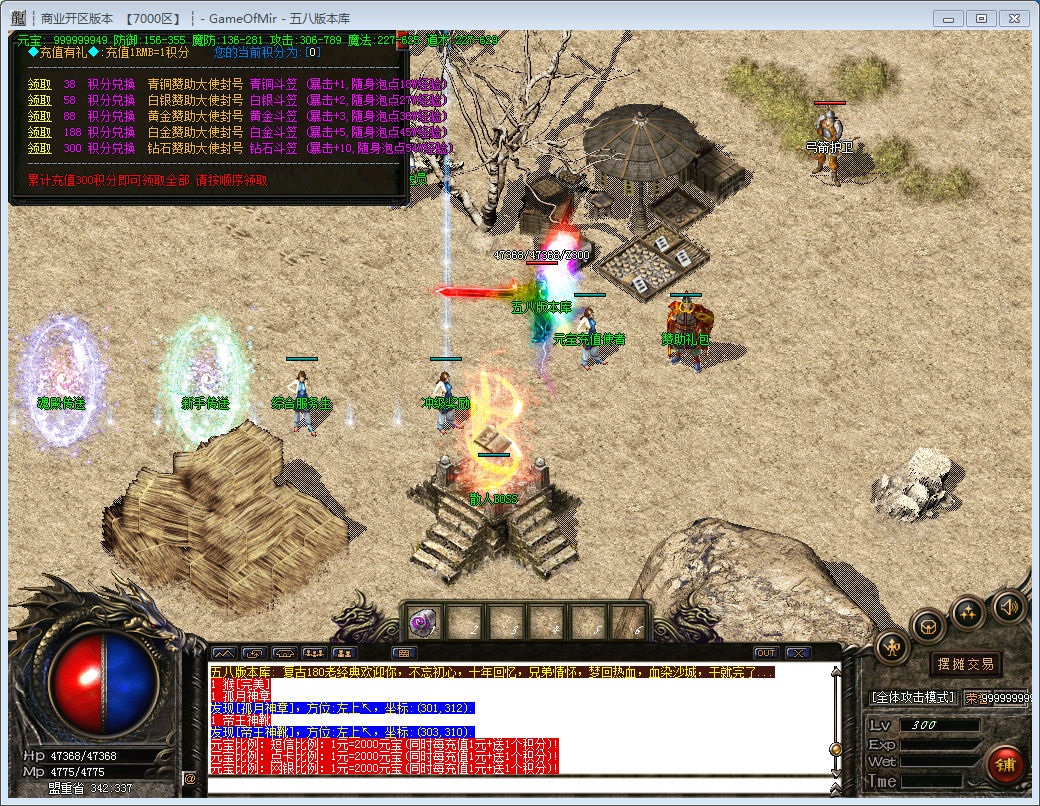
Task: Close the recharge rewards panel
Action: [402, 38]
